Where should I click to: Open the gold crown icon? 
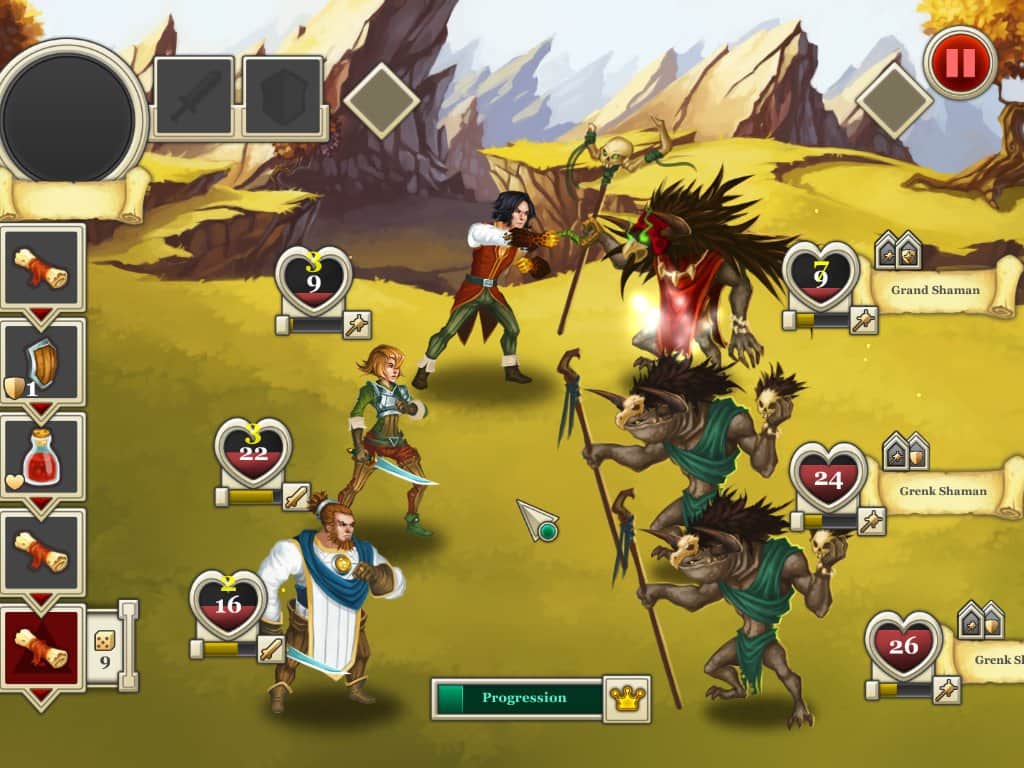[627, 699]
